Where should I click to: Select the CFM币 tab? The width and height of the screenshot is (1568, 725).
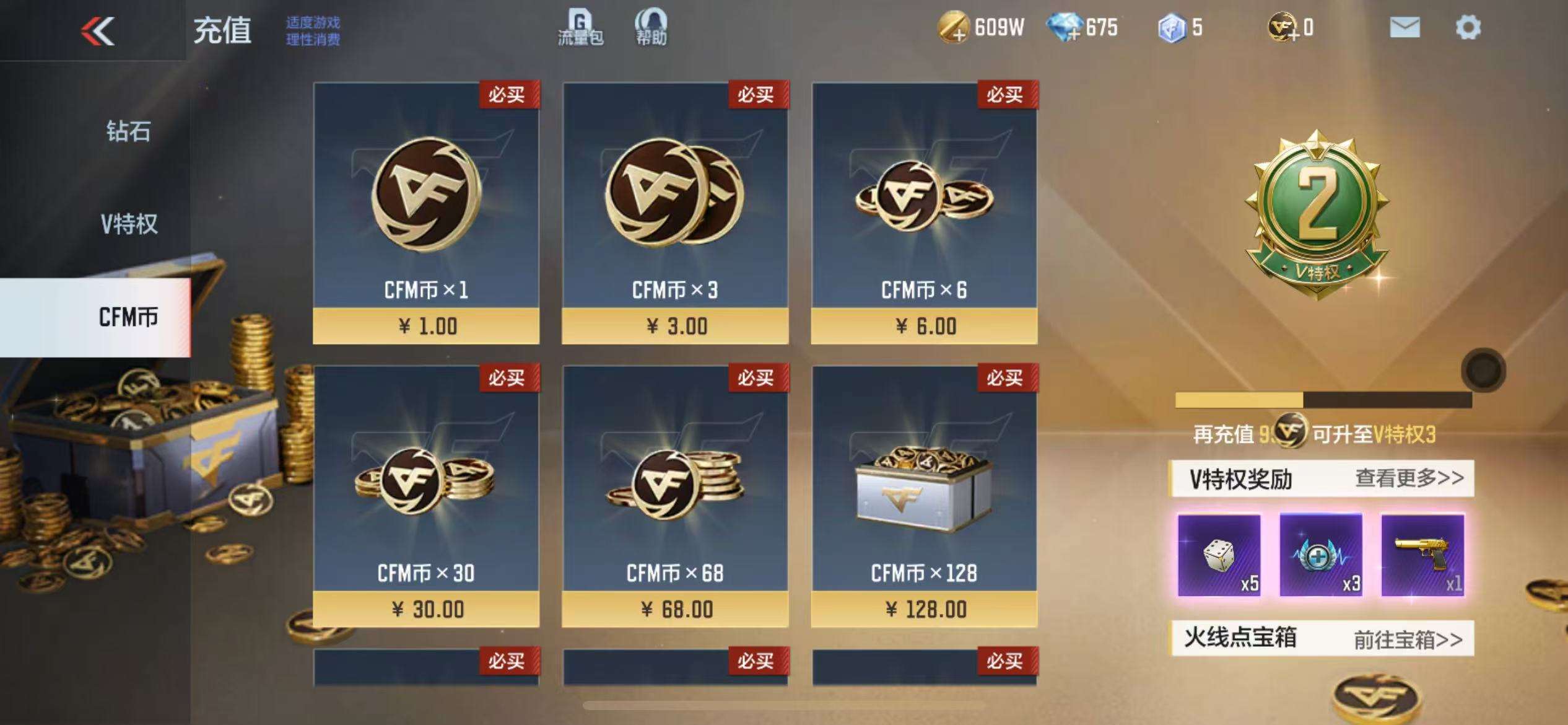pos(128,317)
